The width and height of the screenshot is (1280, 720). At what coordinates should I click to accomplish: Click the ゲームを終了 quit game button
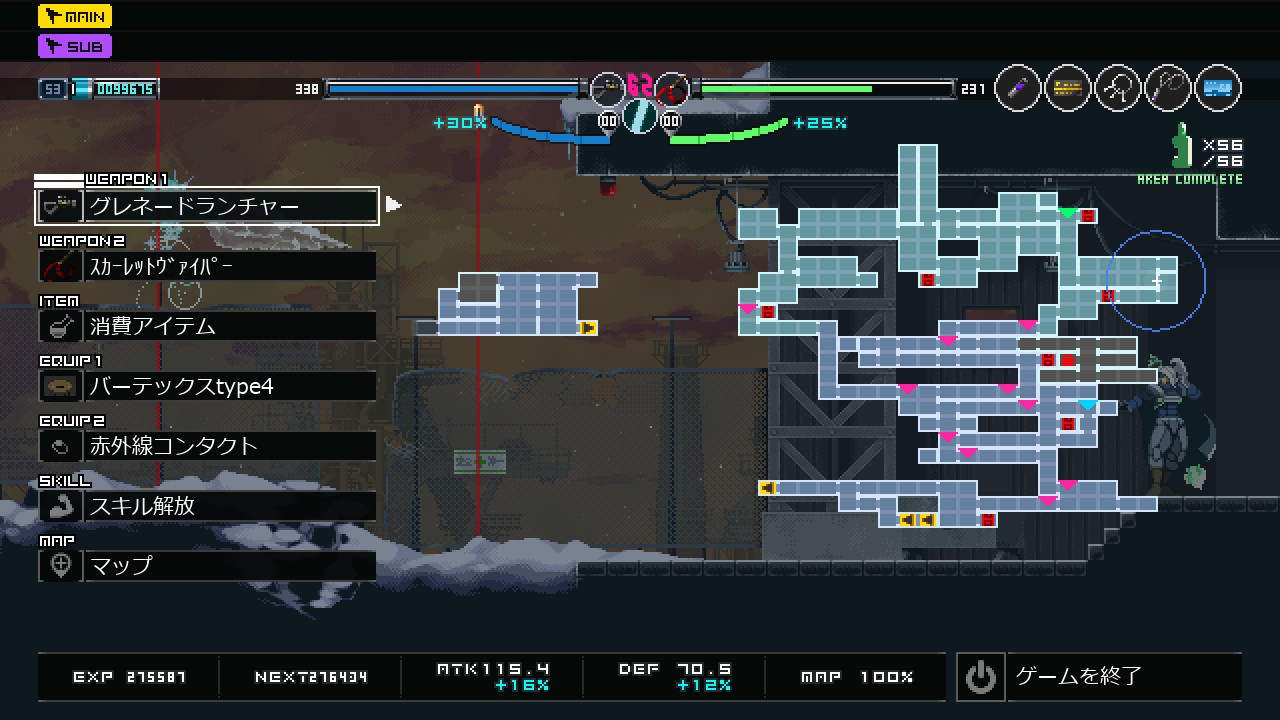1099,677
